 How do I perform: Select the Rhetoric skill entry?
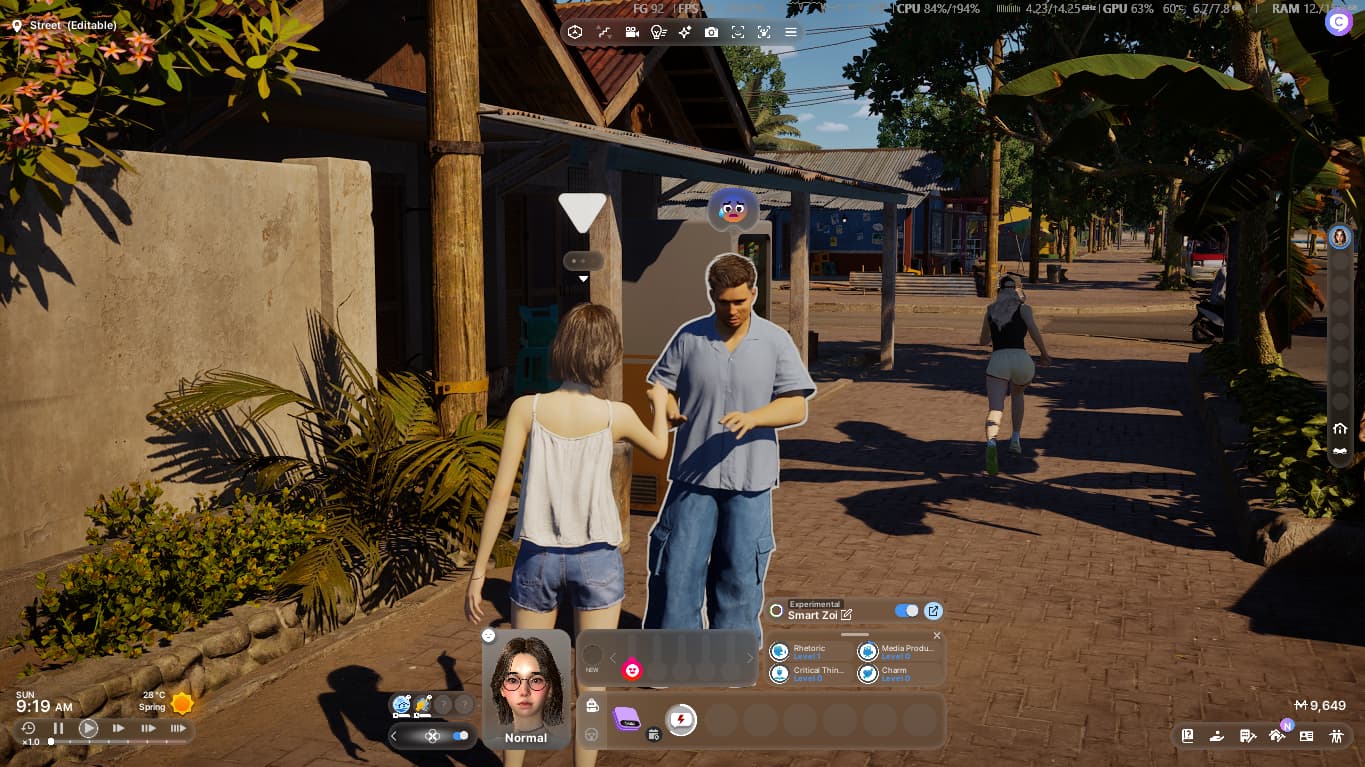(x=810, y=651)
